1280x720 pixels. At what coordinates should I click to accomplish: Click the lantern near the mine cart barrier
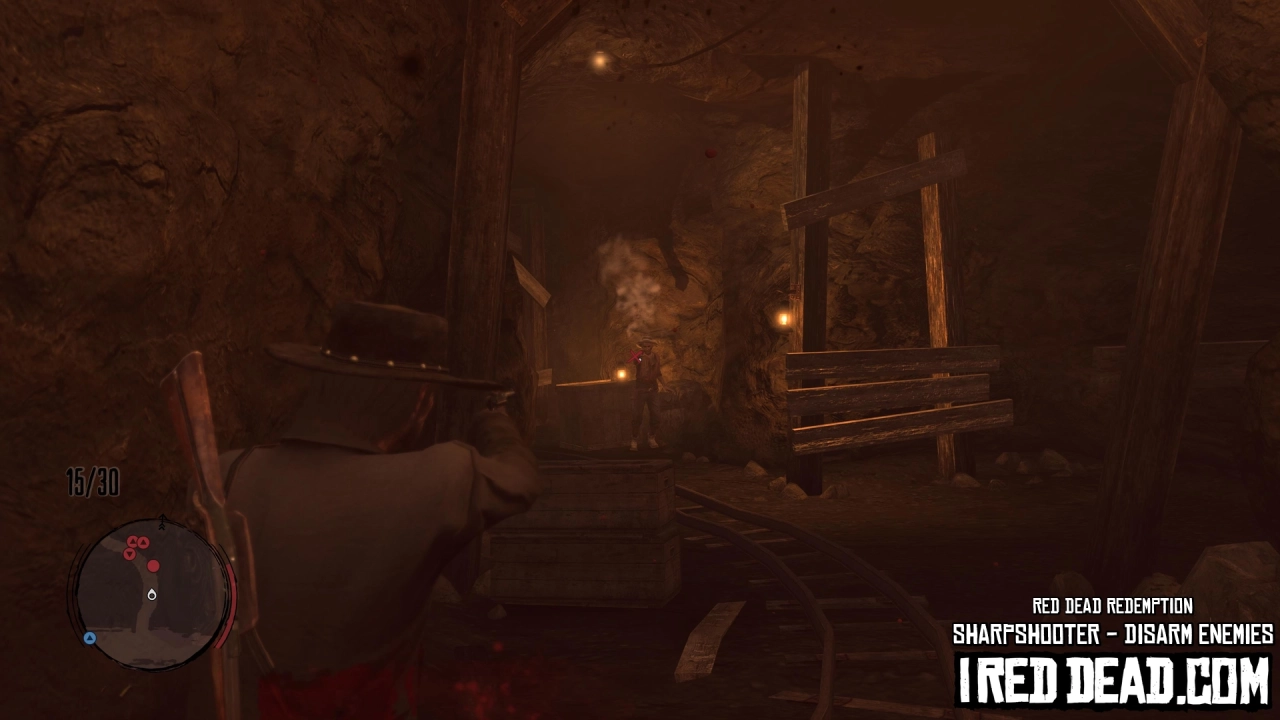[621, 372]
